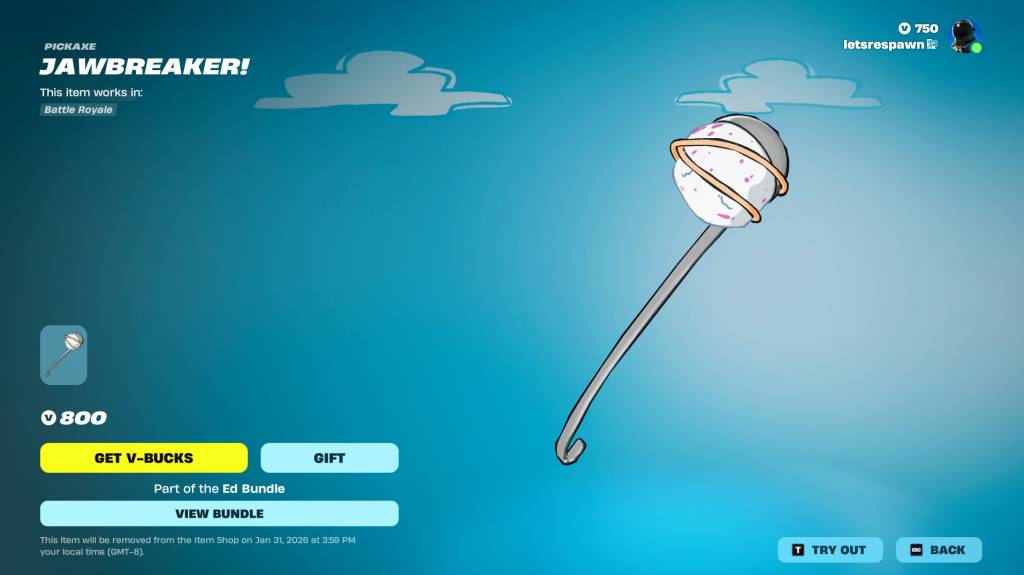Try out the pickaxe
Image resolution: width=1024 pixels, height=575 pixels.
[x=830, y=550]
